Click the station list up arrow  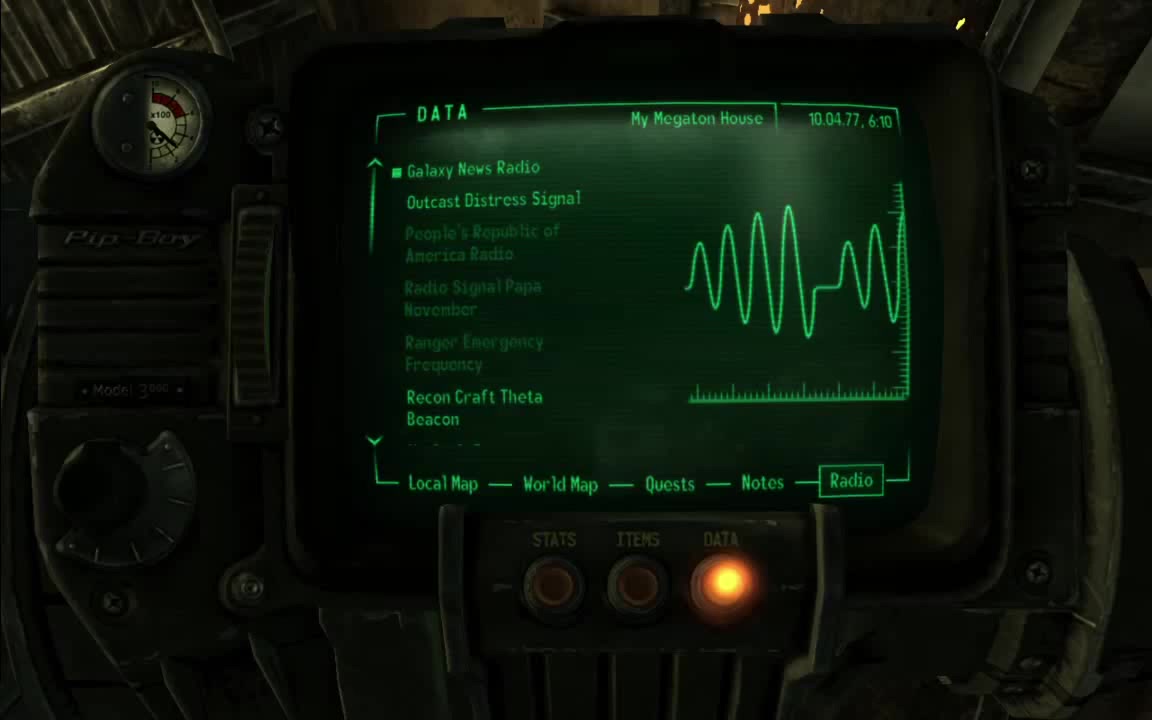tap(375, 163)
